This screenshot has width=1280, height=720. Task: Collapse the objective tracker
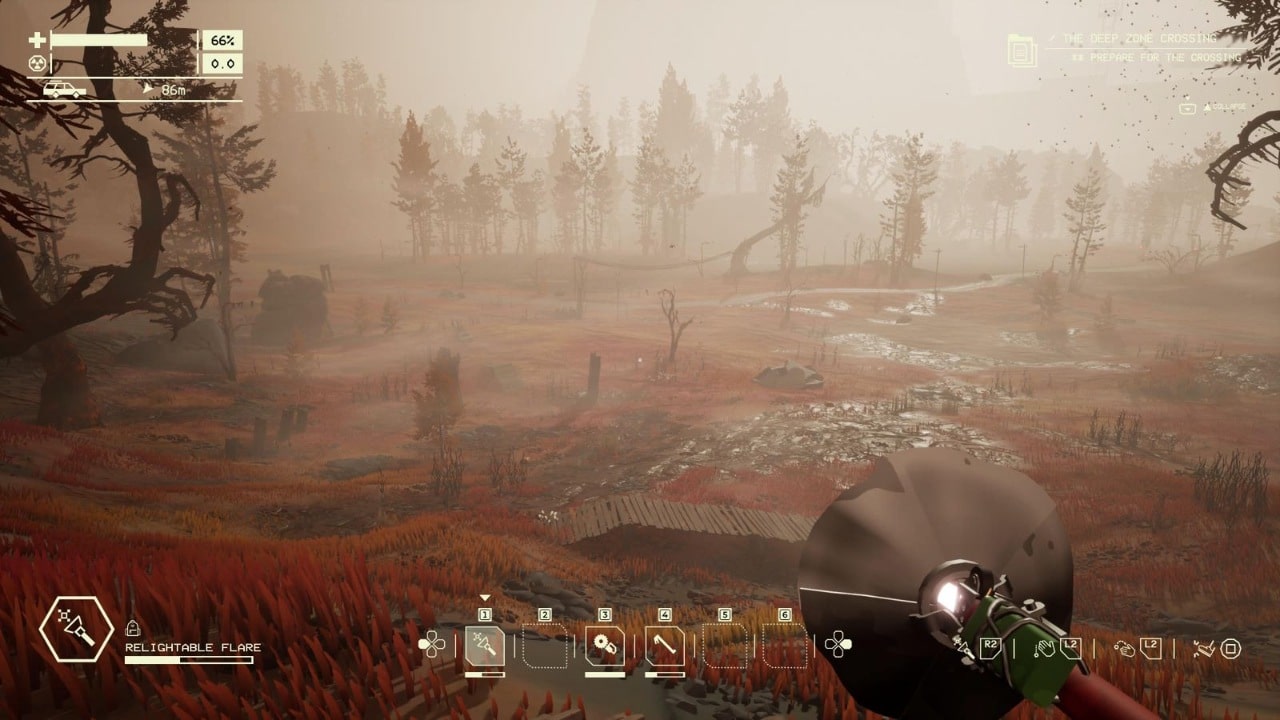click(1217, 107)
